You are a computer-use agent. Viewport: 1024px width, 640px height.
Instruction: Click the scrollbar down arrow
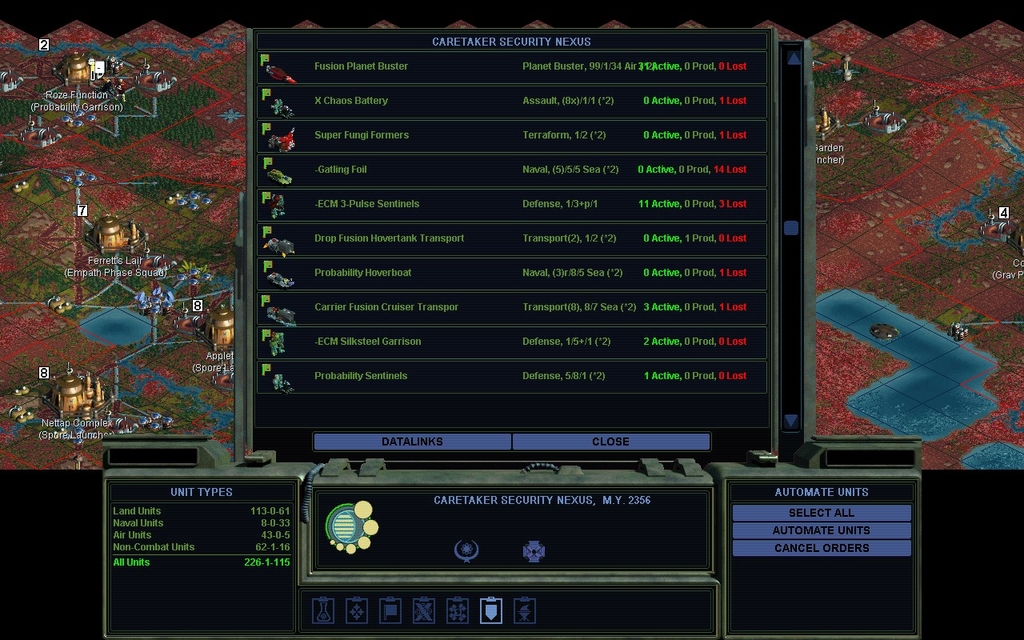click(x=792, y=421)
